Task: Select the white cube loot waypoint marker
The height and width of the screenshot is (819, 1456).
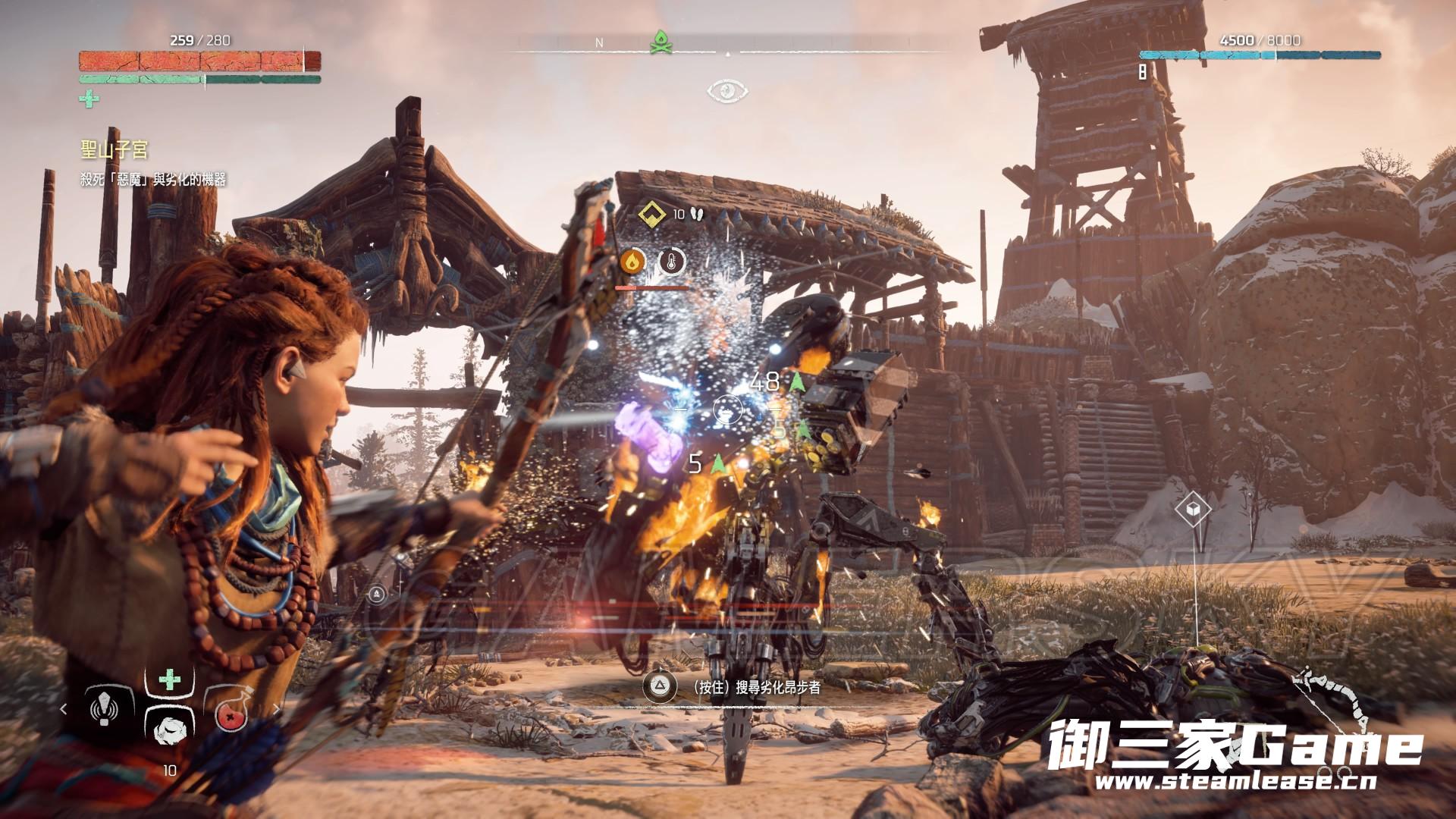Action: coord(1192,509)
